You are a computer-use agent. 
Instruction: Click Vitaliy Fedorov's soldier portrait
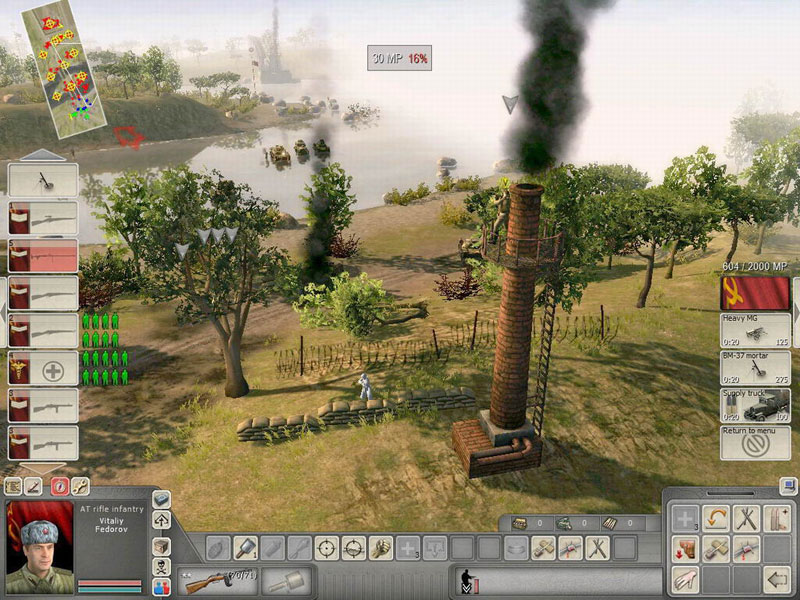coord(39,546)
